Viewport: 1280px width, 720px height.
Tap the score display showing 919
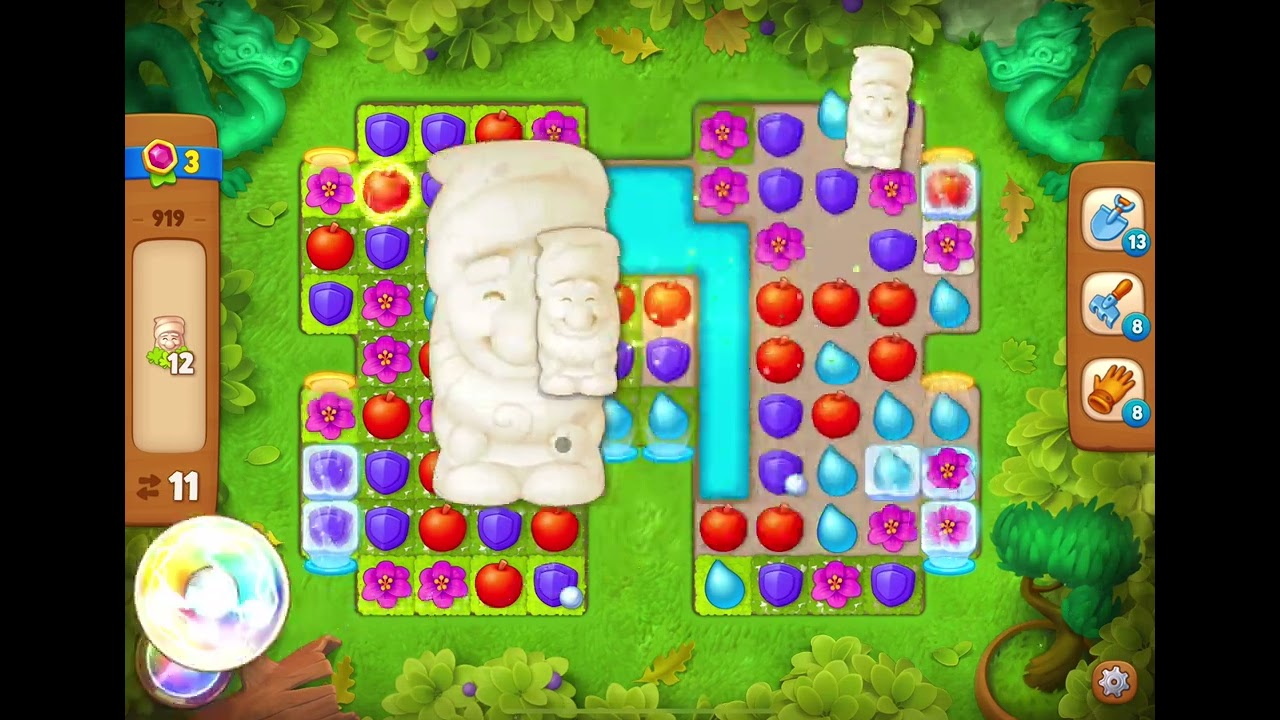[168, 218]
